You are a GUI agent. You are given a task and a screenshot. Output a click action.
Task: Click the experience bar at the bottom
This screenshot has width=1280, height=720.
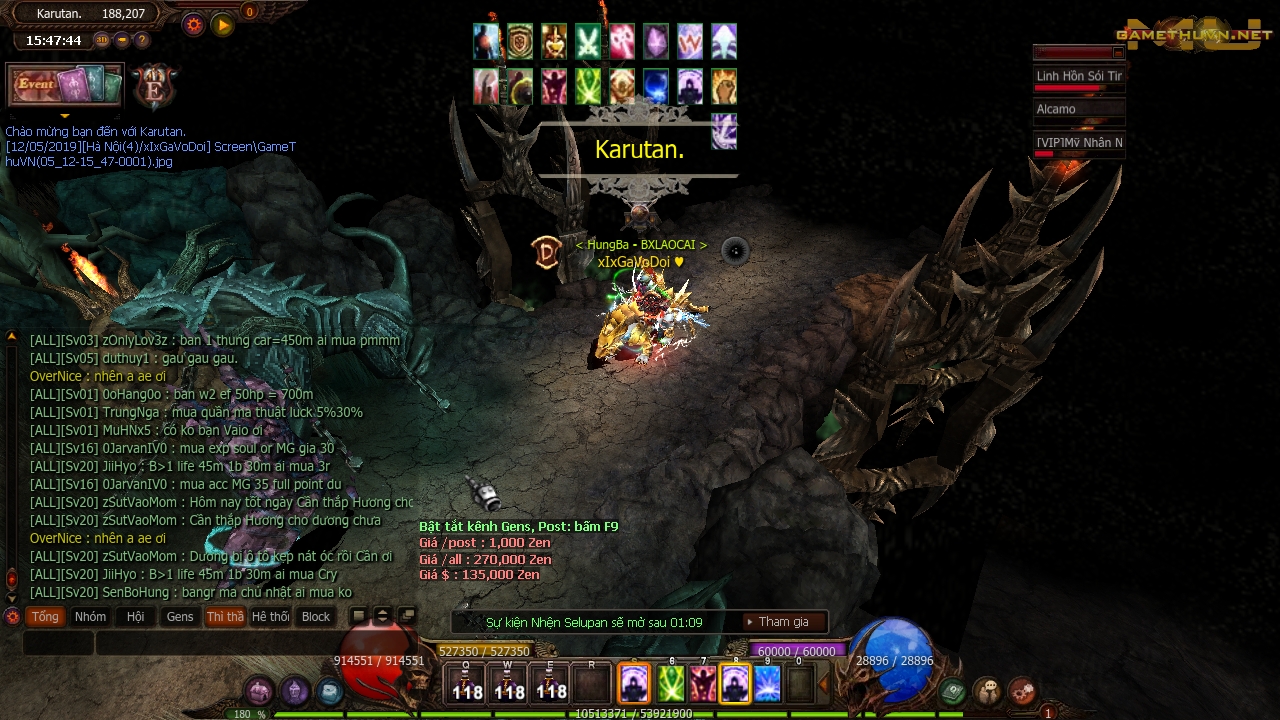pyautogui.click(x=640, y=713)
